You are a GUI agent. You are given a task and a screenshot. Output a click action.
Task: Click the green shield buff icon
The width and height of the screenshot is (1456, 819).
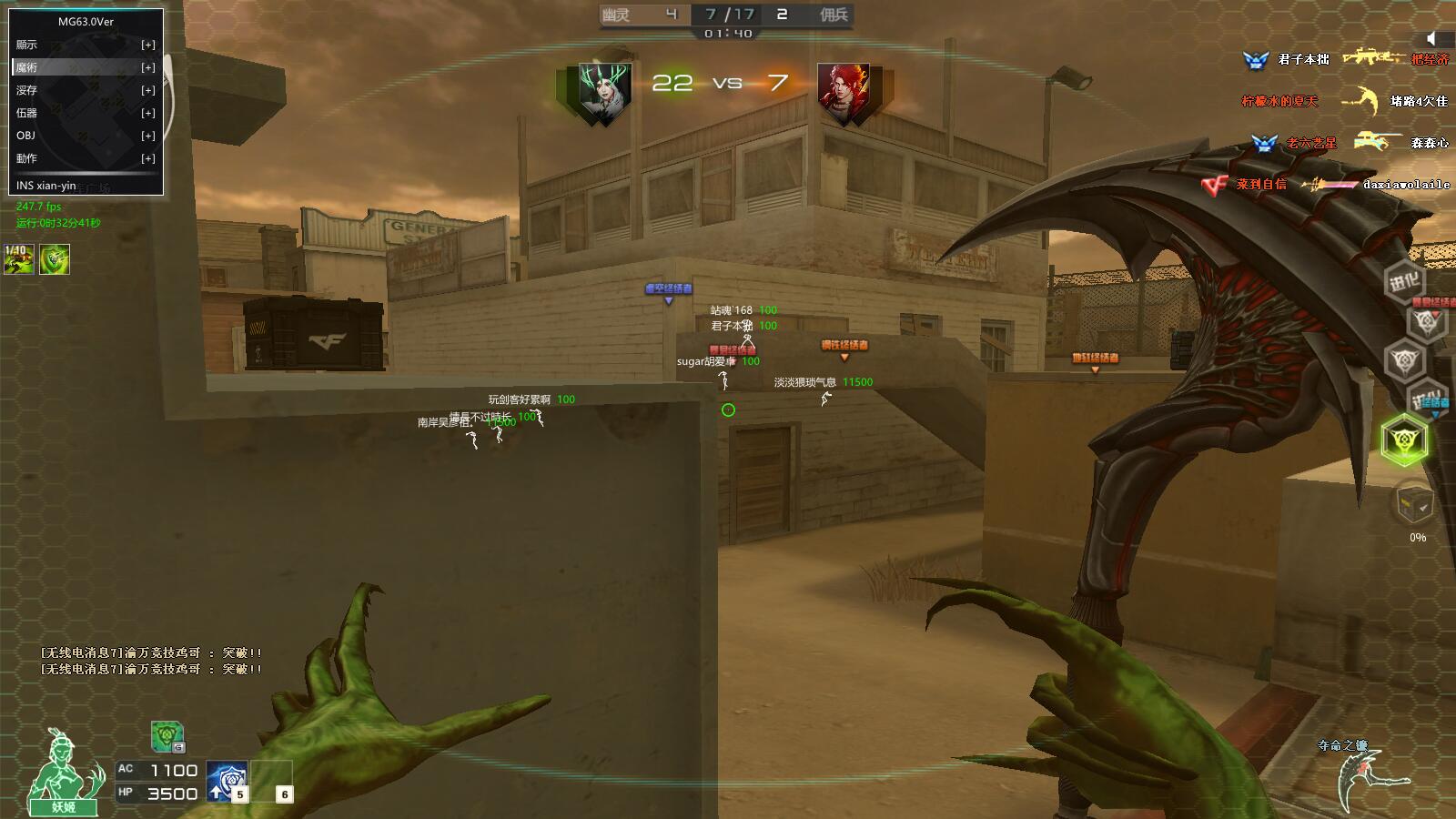pyautogui.click(x=55, y=259)
